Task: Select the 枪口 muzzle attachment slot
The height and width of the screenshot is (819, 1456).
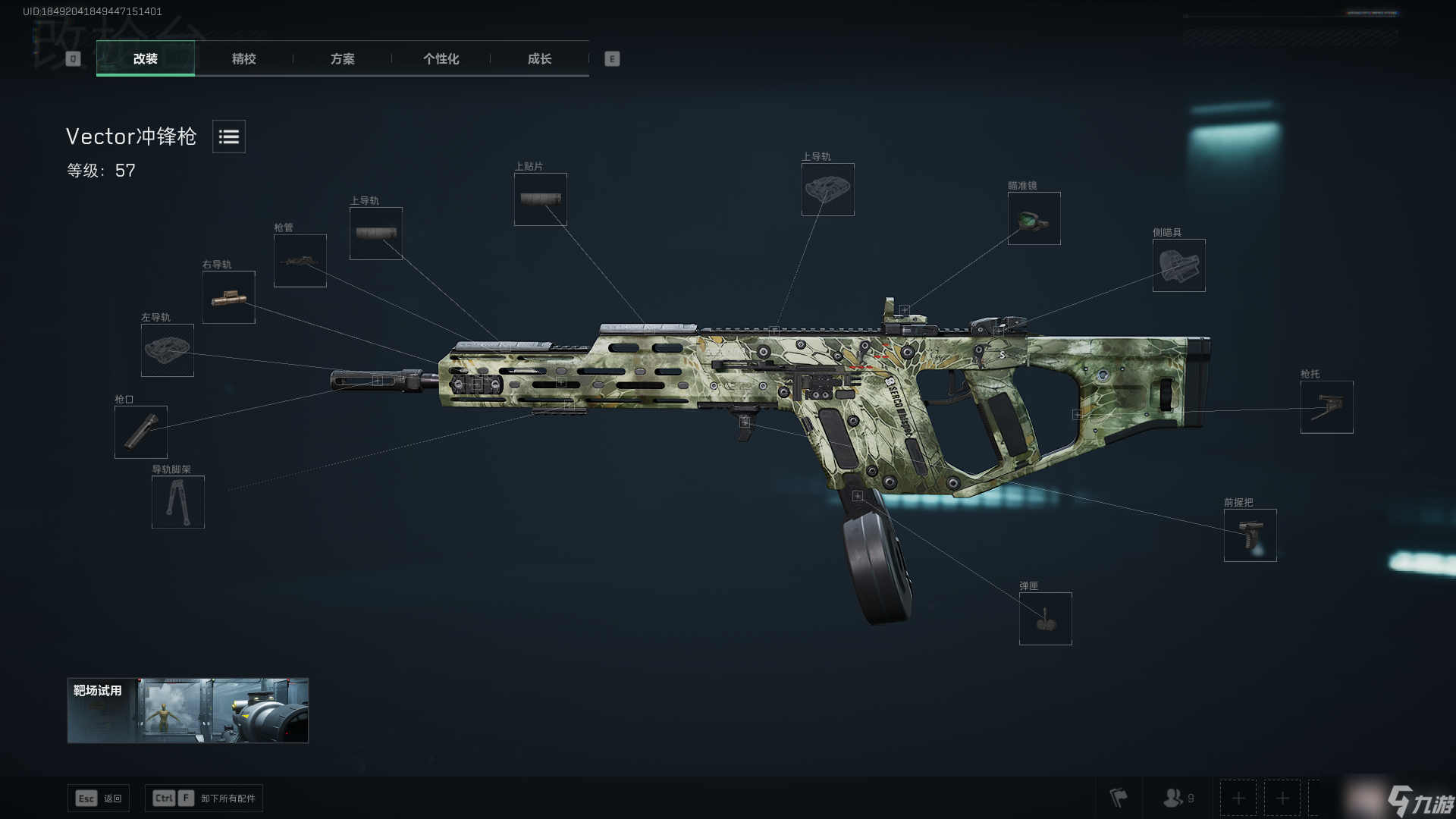Action: point(141,432)
